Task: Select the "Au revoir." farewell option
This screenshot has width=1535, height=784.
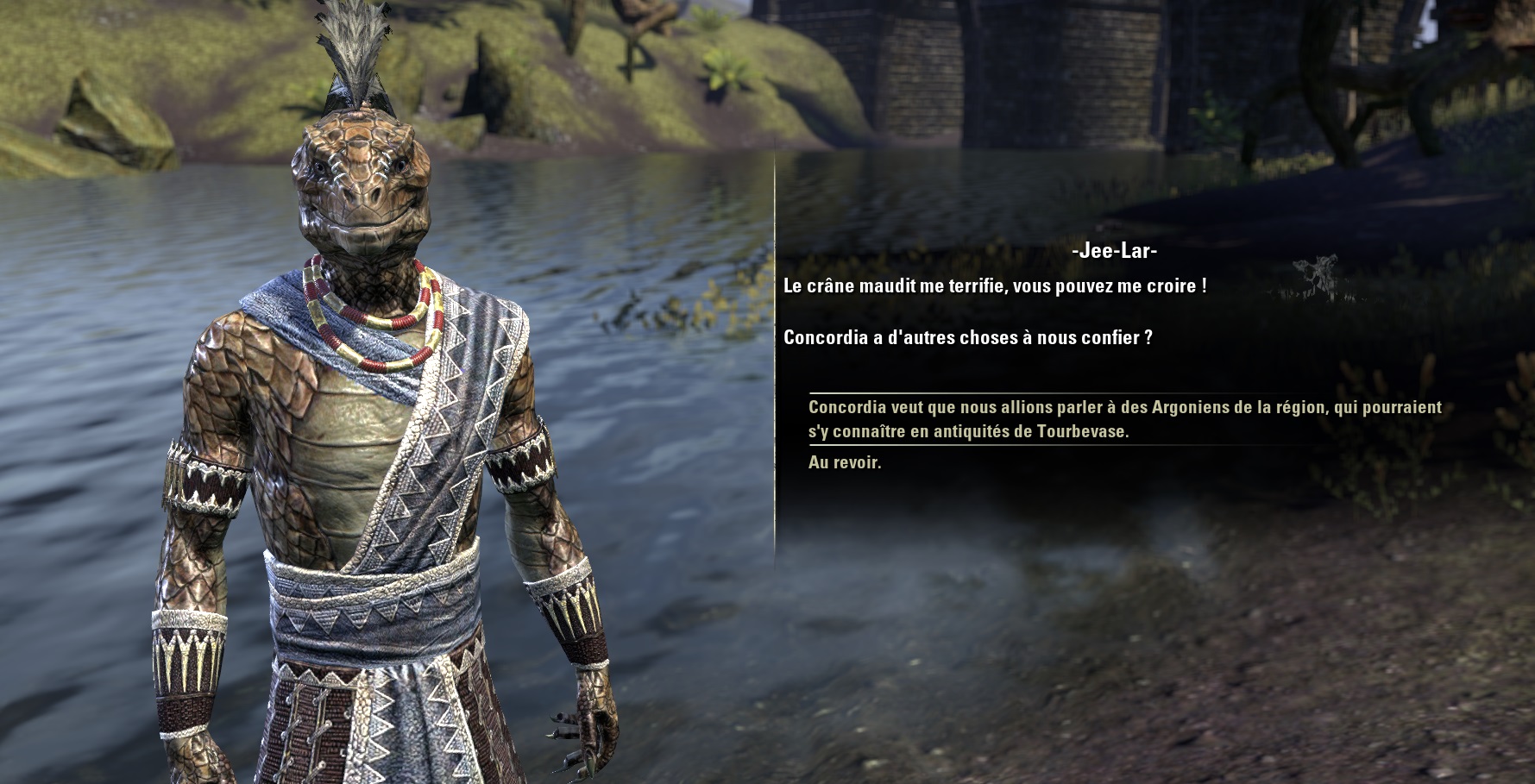Action: click(845, 462)
